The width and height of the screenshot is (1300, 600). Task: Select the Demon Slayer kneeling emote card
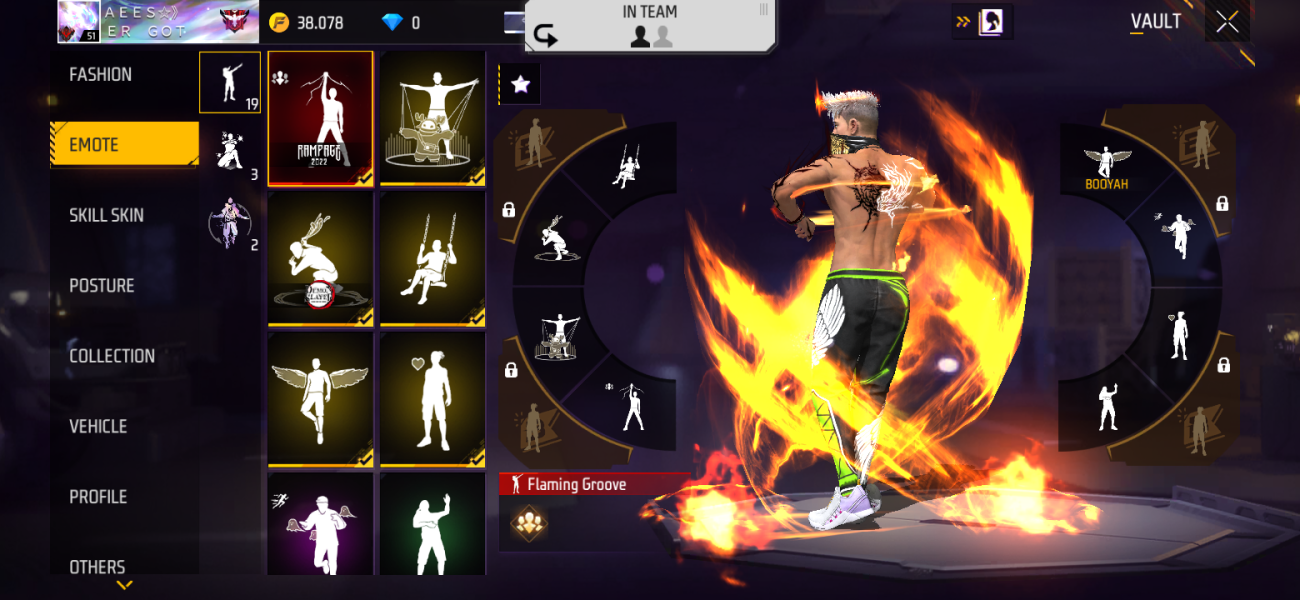(x=320, y=258)
